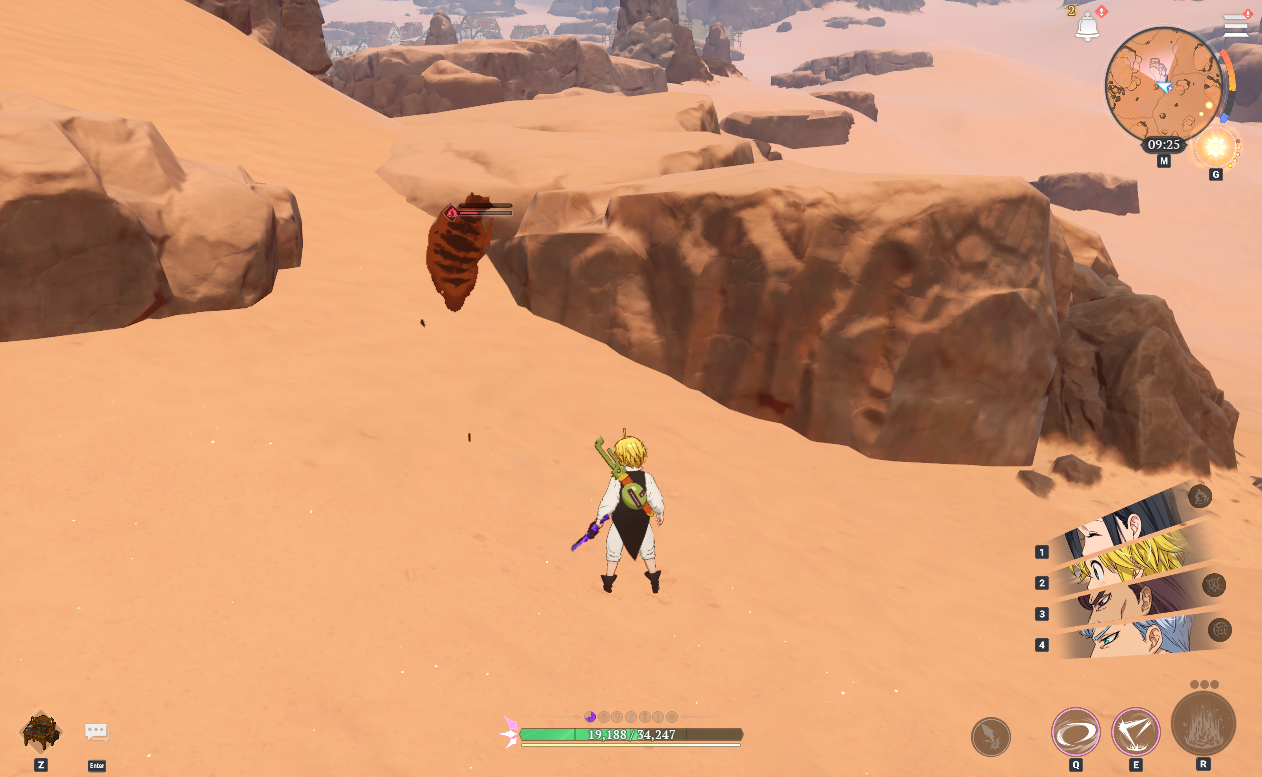Open the circular minimap
The width and height of the screenshot is (1262, 777).
pos(1164,85)
